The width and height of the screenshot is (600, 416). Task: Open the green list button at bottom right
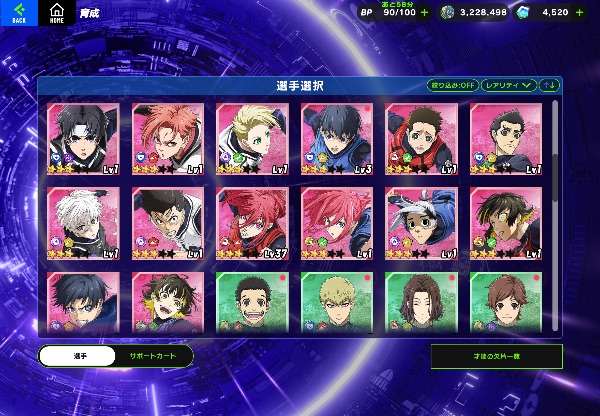(496, 356)
